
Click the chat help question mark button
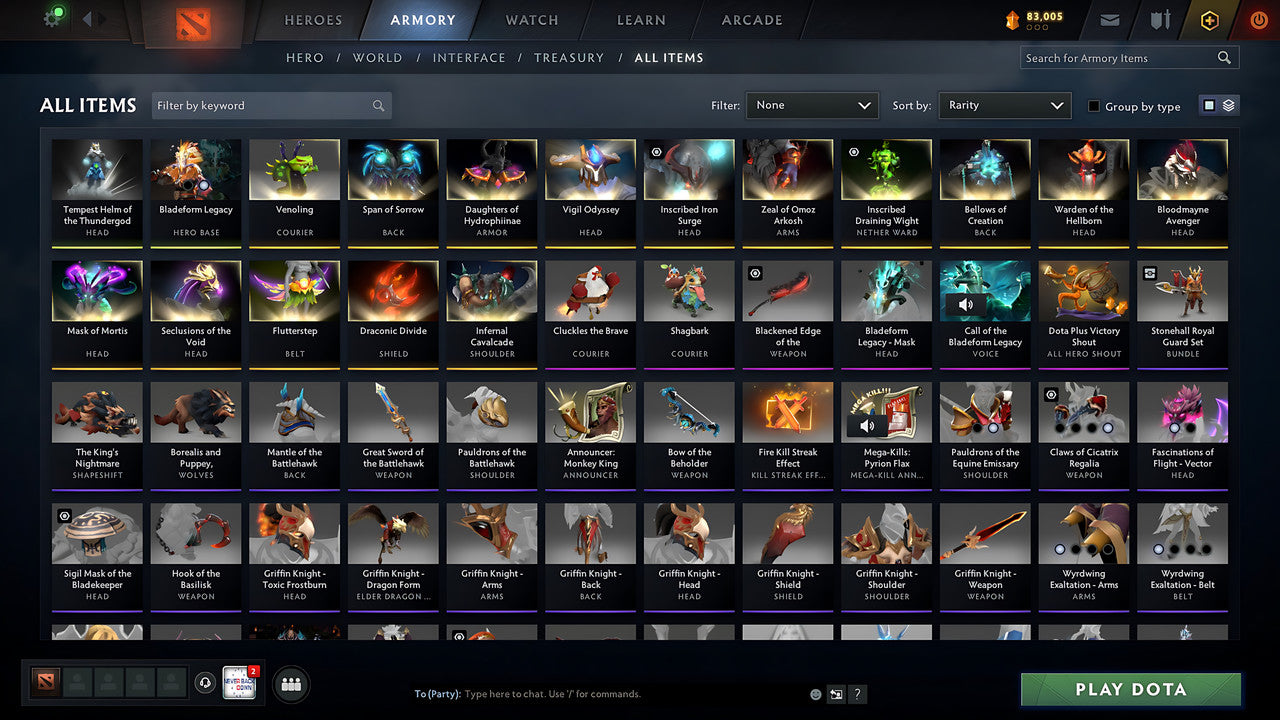pos(857,693)
